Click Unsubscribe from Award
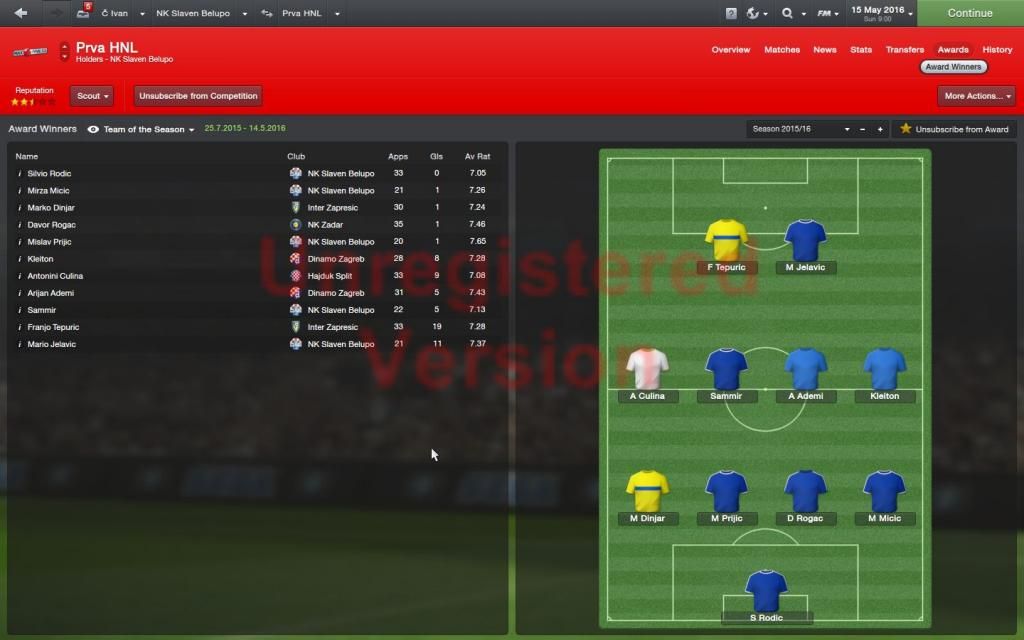The image size is (1024, 640). (954, 129)
